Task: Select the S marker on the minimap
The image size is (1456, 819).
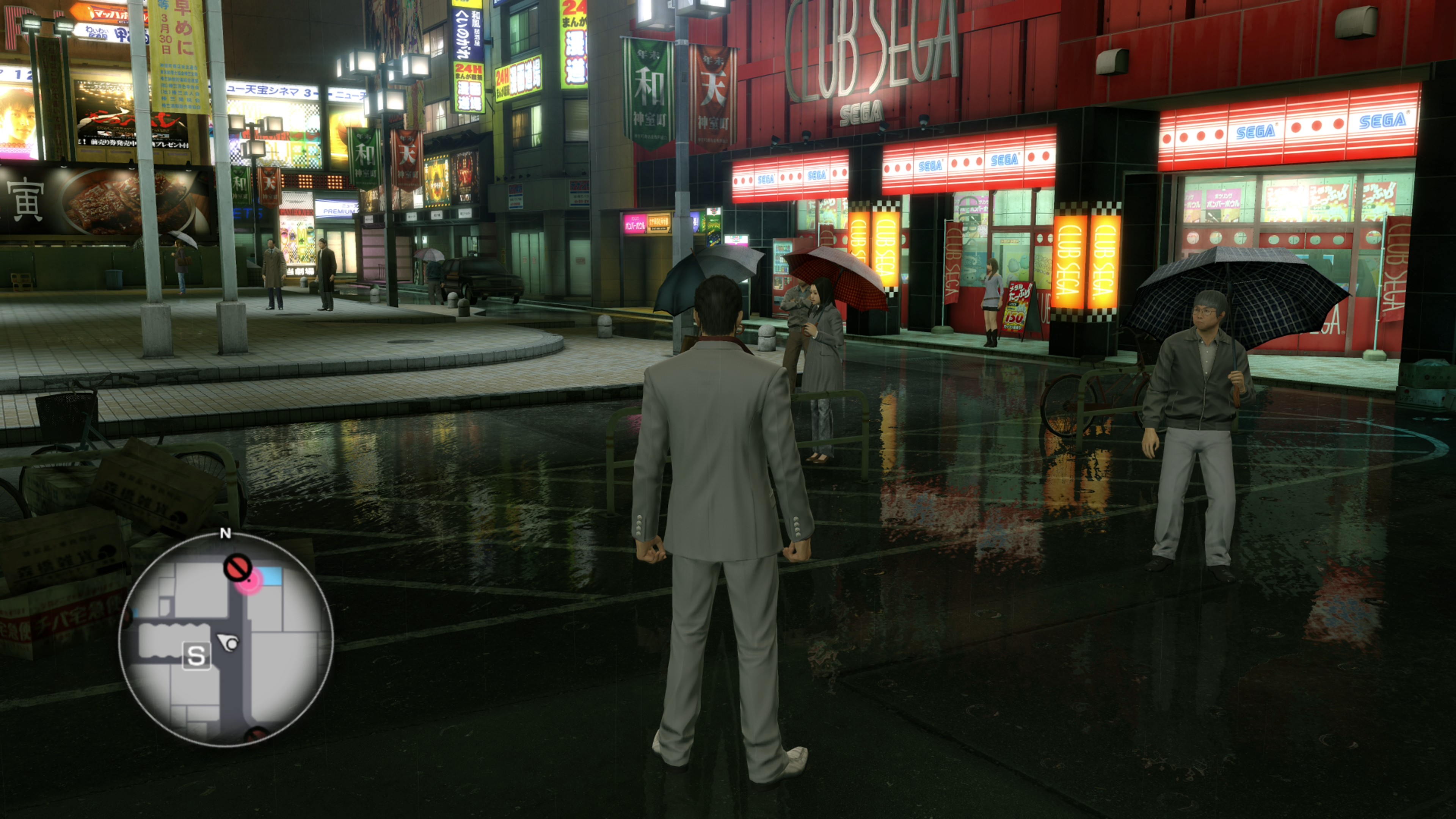Action: point(196,656)
